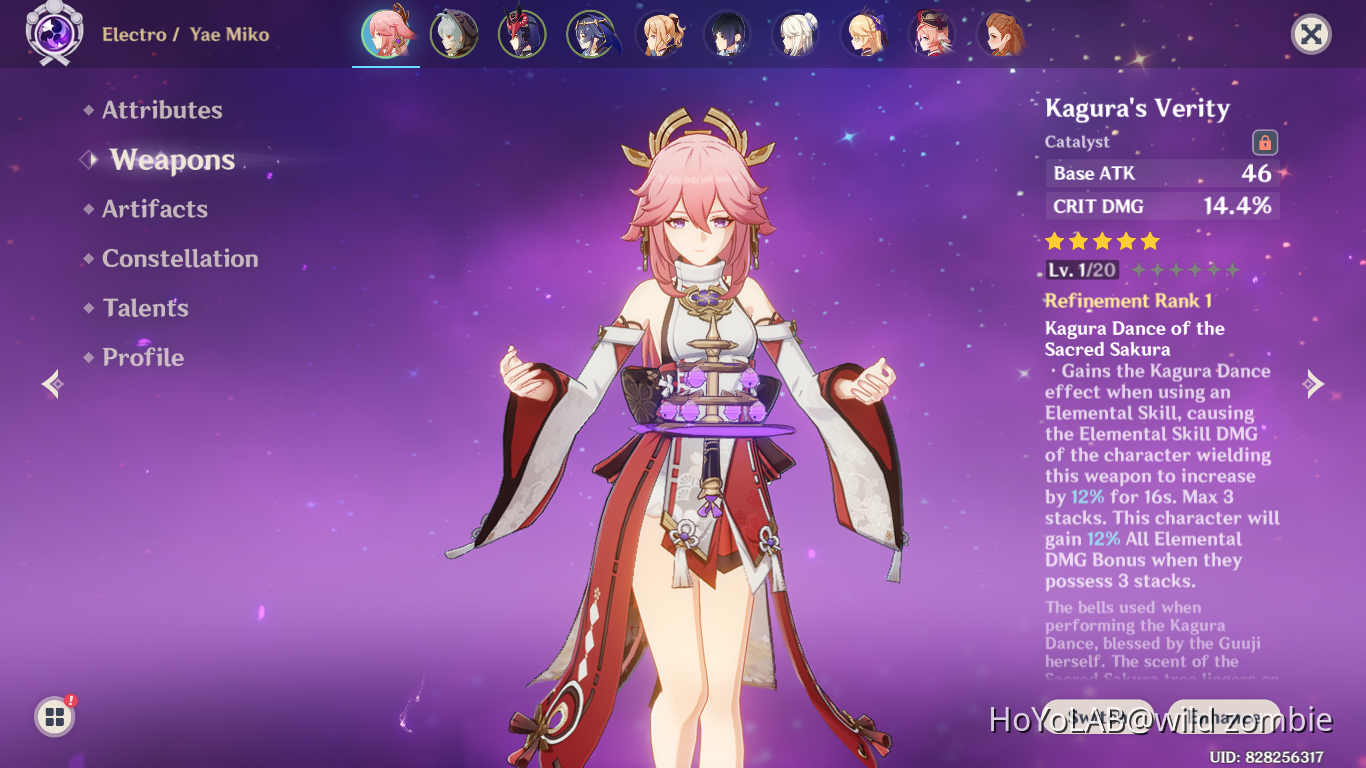Open the Profile section
This screenshot has width=1366, height=768.
[141, 357]
